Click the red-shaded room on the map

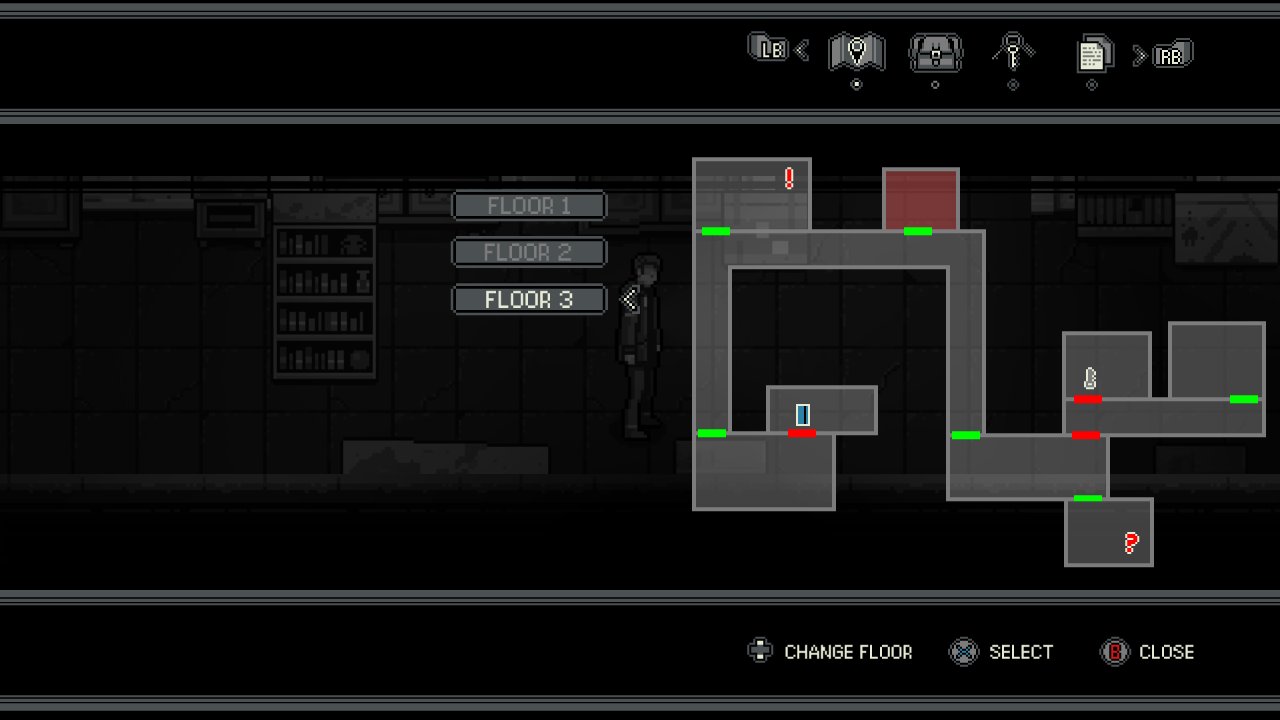coord(920,197)
